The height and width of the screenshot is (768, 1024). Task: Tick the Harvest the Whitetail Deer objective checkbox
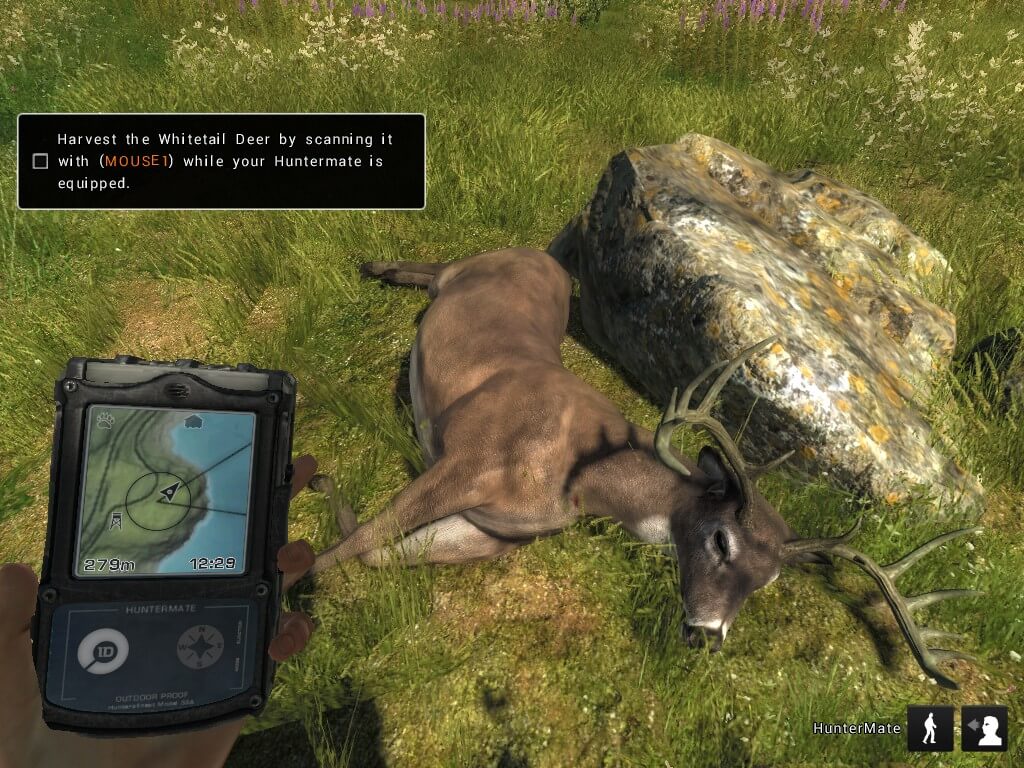40,161
